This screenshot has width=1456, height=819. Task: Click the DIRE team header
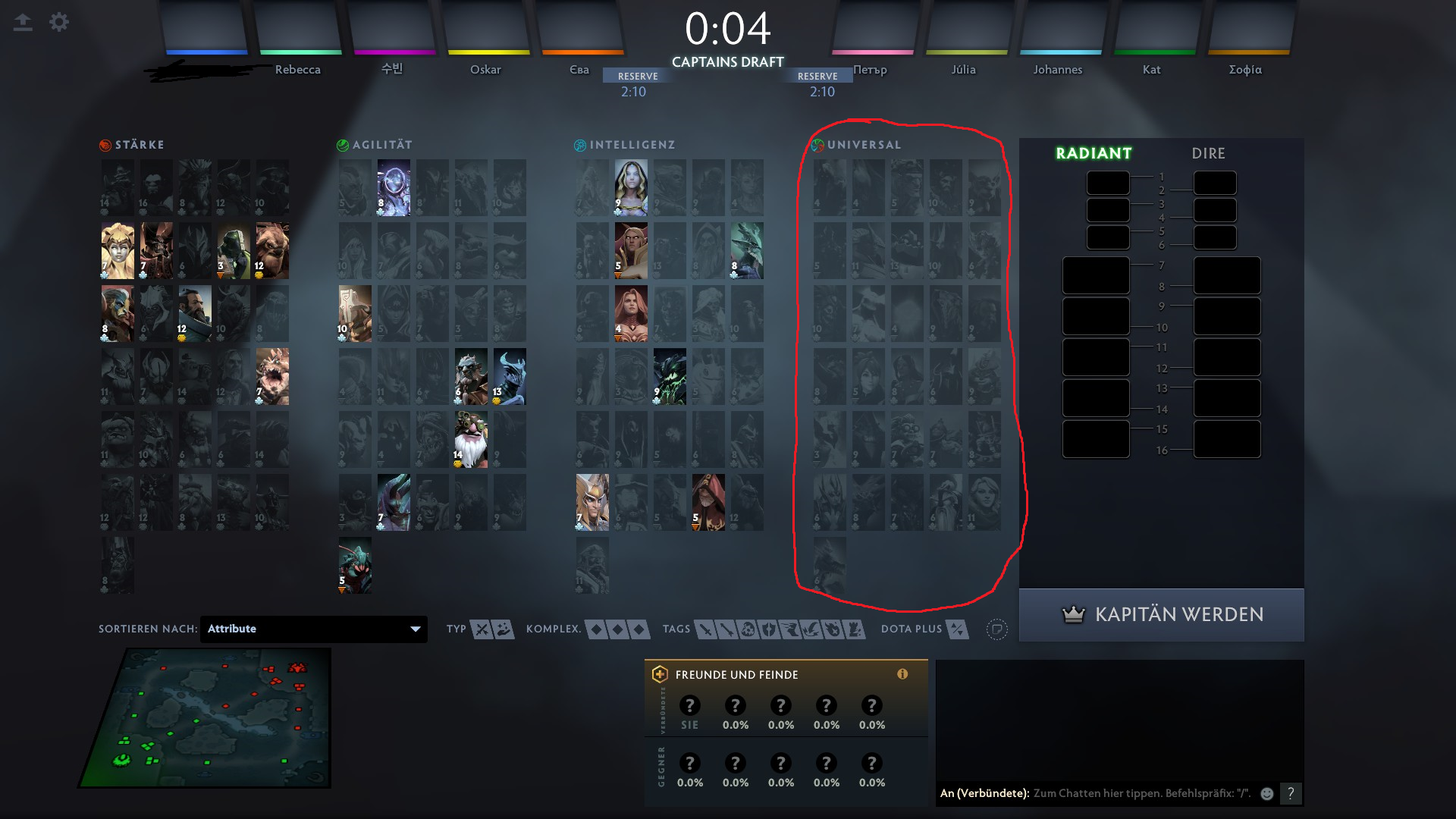point(1207,153)
